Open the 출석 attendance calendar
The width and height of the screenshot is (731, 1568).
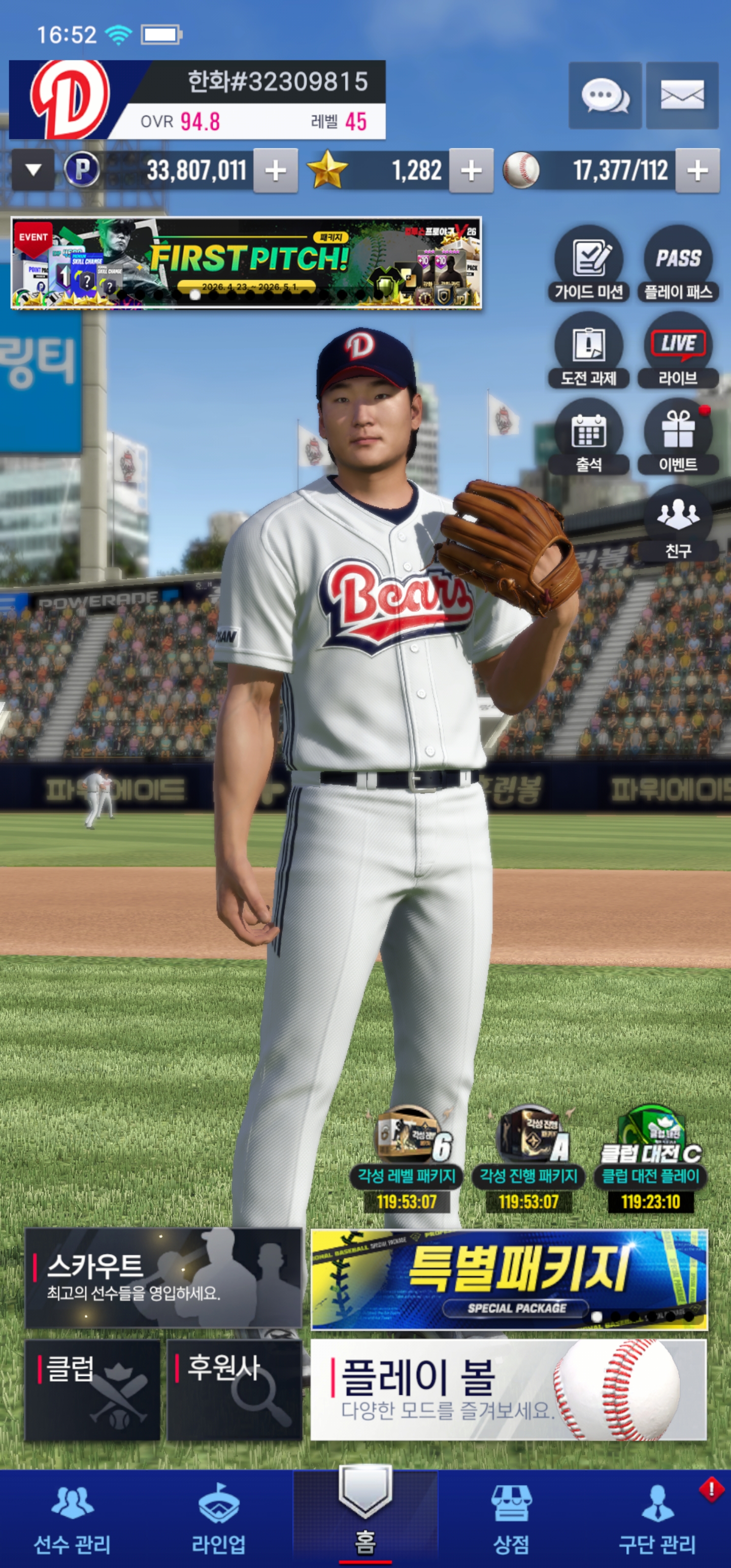[x=588, y=437]
